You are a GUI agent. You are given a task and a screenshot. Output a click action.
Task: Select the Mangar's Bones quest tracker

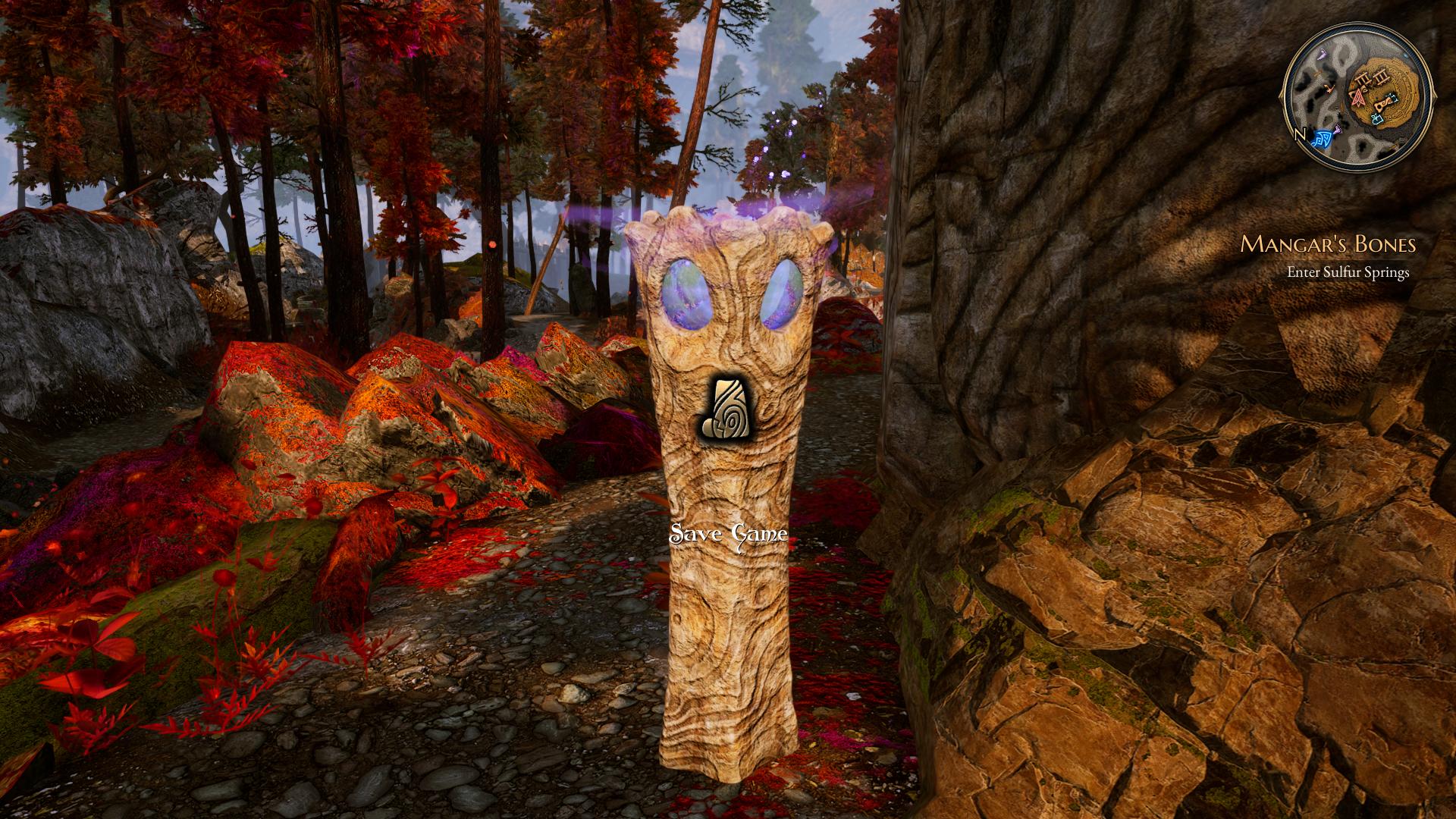[x=1328, y=244]
